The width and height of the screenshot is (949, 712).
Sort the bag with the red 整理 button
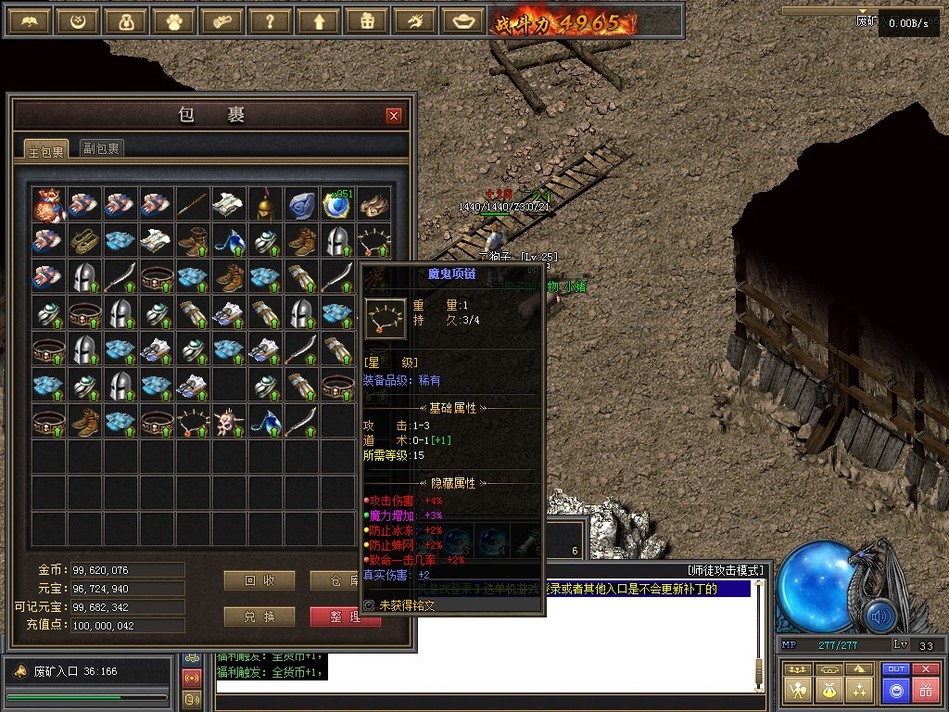point(344,617)
